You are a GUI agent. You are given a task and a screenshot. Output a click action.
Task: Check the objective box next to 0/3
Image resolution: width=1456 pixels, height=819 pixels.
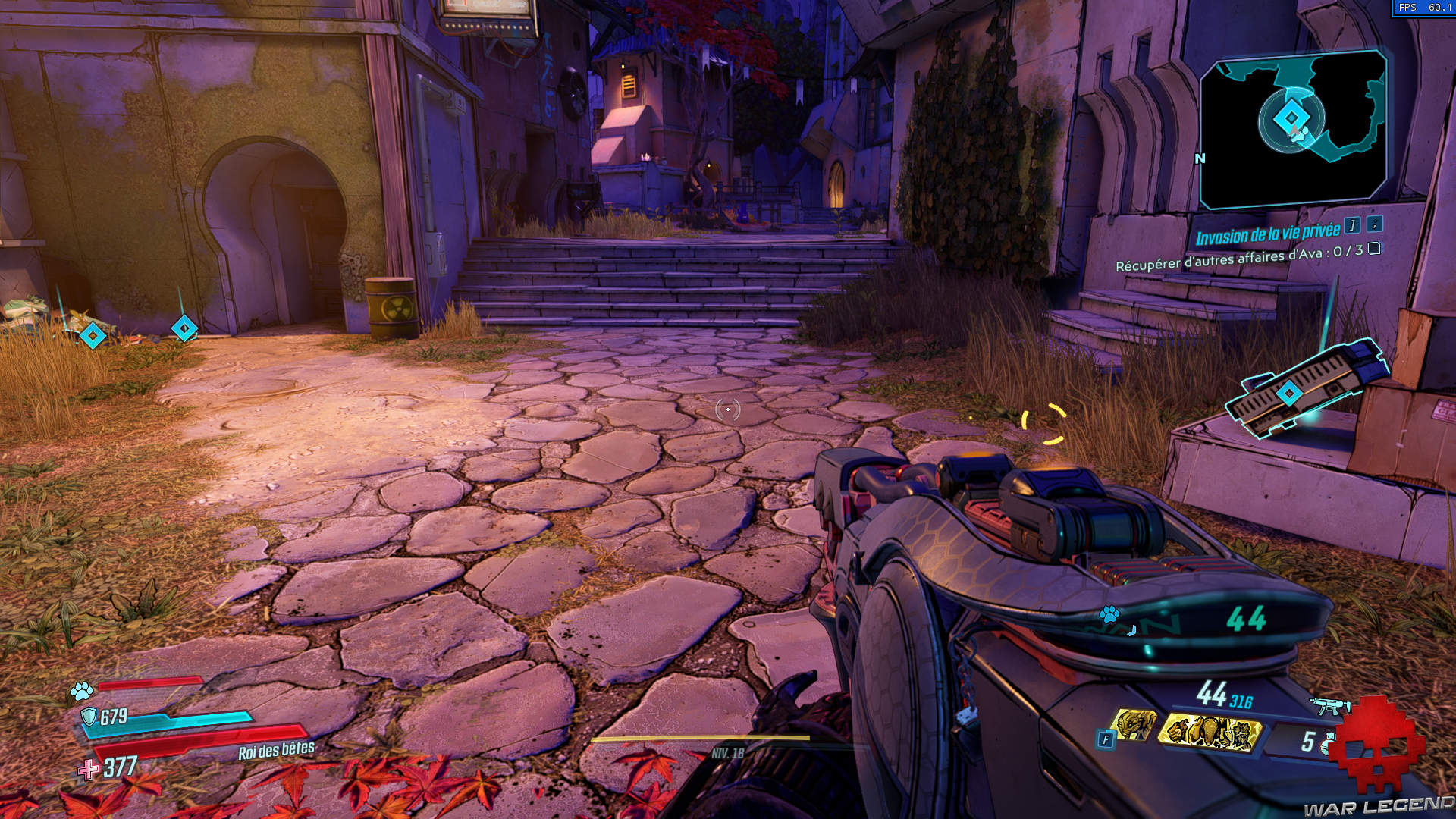point(1373,249)
